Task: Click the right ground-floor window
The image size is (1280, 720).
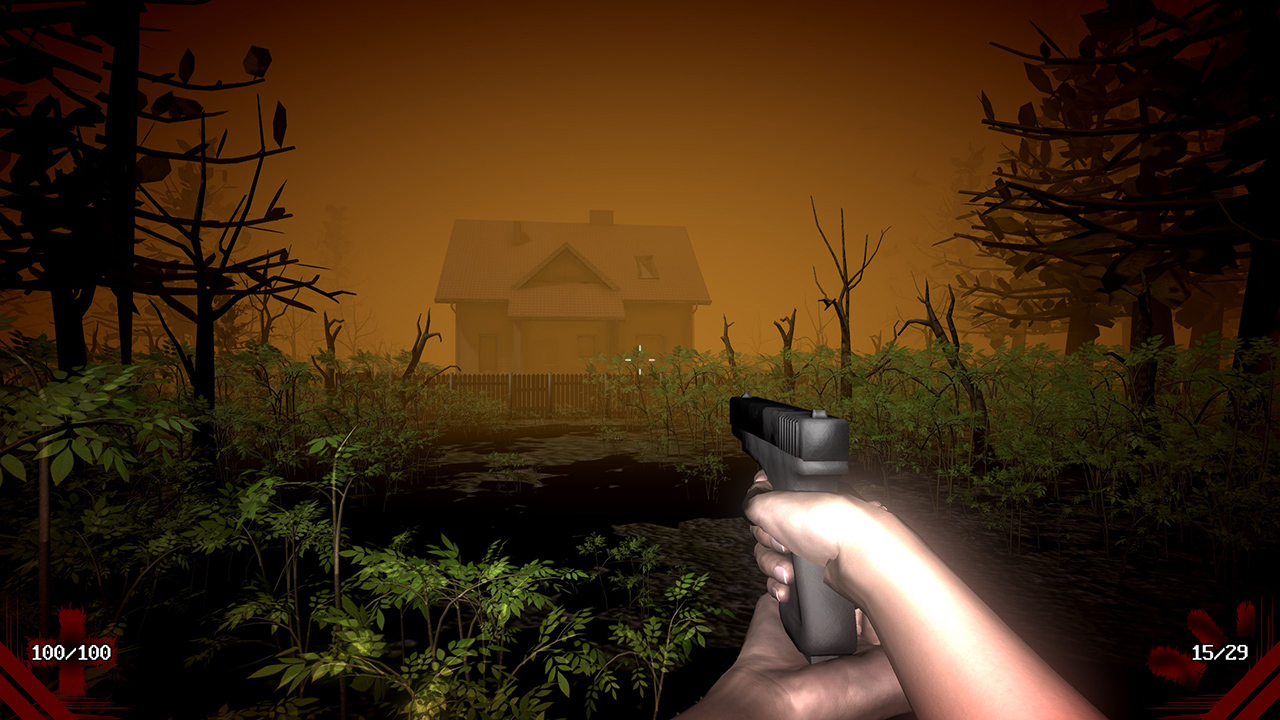Action: click(x=650, y=350)
